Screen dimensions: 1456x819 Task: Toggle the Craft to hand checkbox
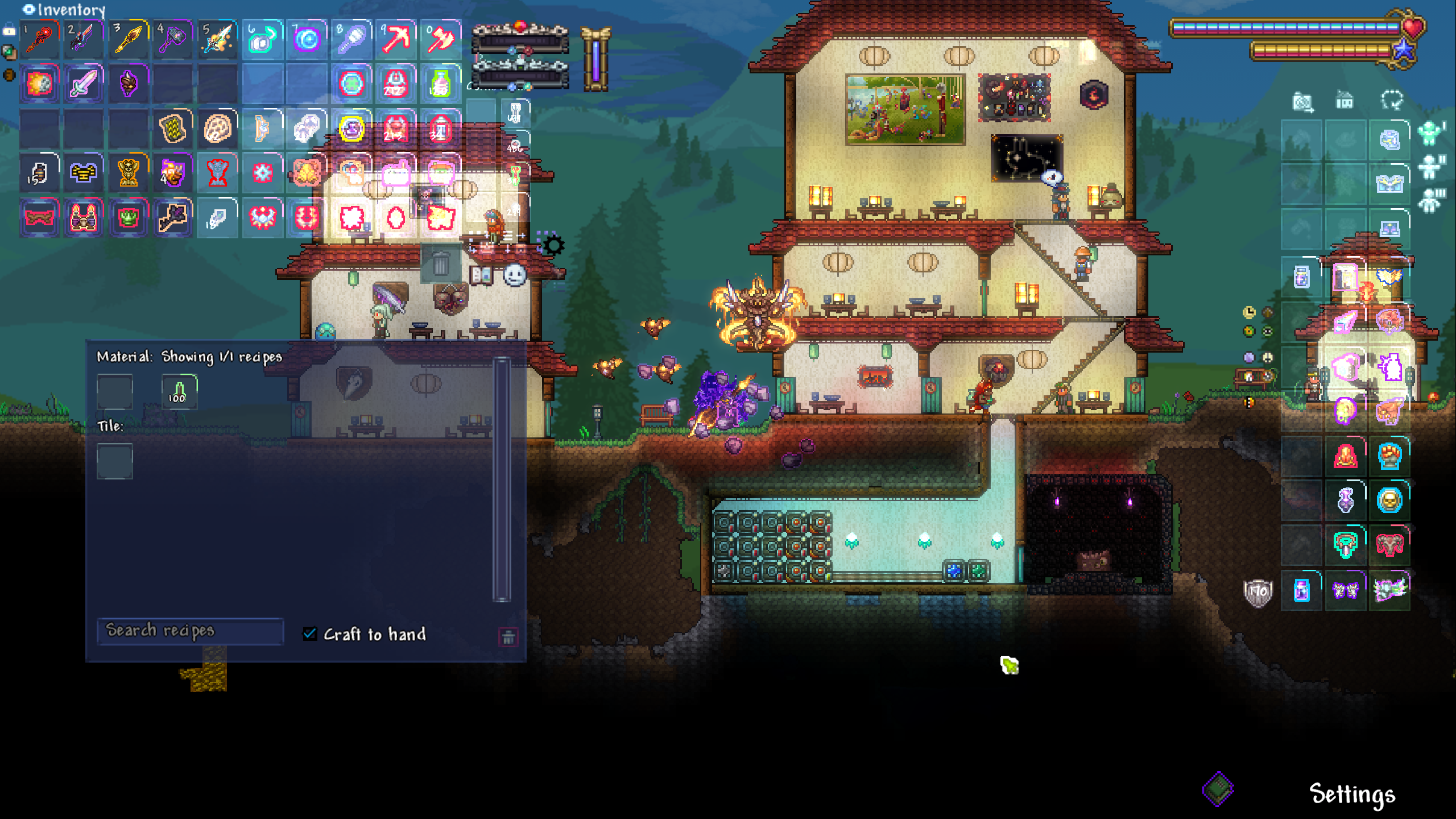(x=310, y=634)
